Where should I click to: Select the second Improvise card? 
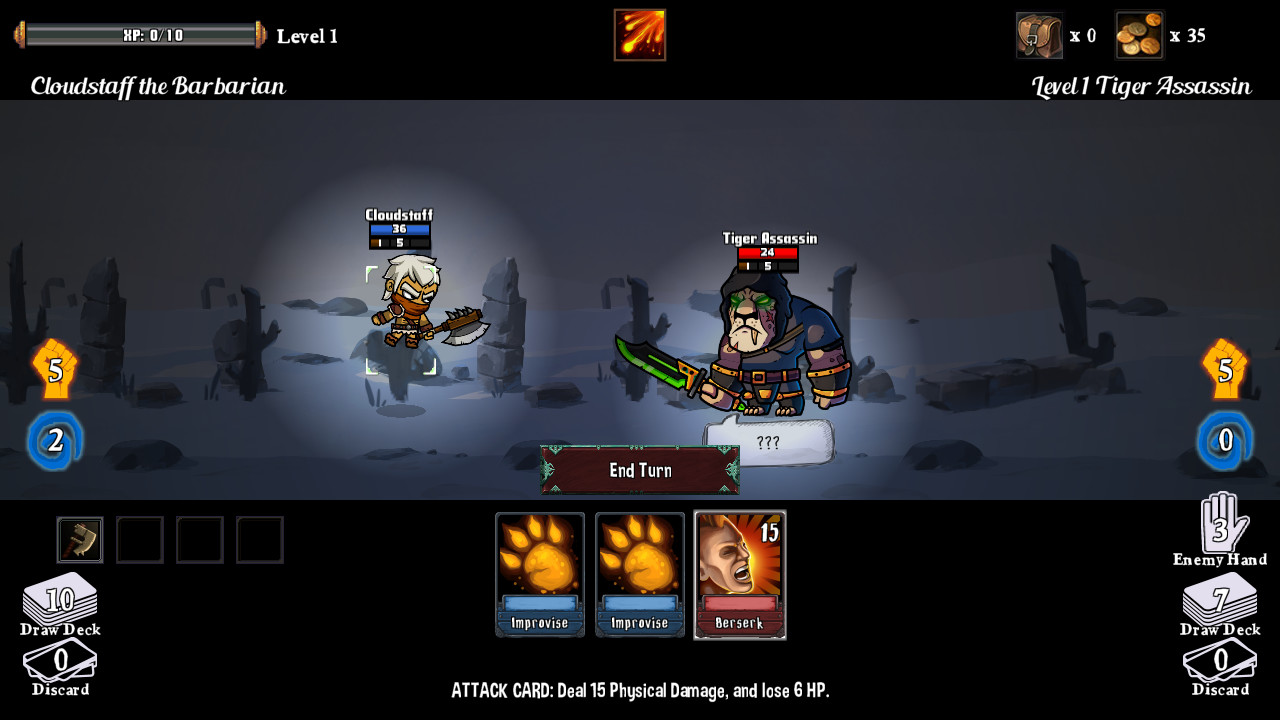[639, 574]
